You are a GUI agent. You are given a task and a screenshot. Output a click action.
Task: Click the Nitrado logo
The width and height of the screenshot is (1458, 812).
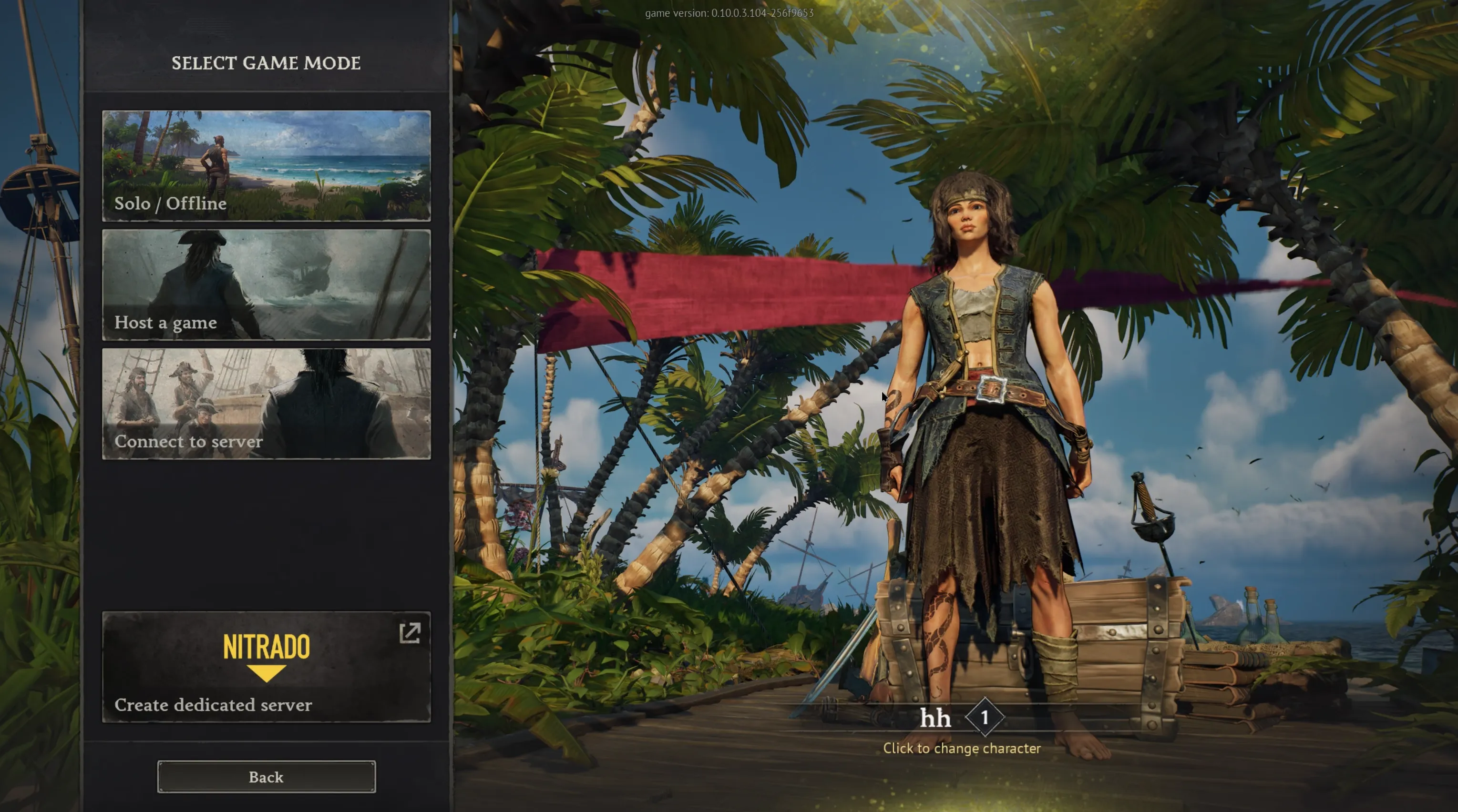tap(266, 647)
